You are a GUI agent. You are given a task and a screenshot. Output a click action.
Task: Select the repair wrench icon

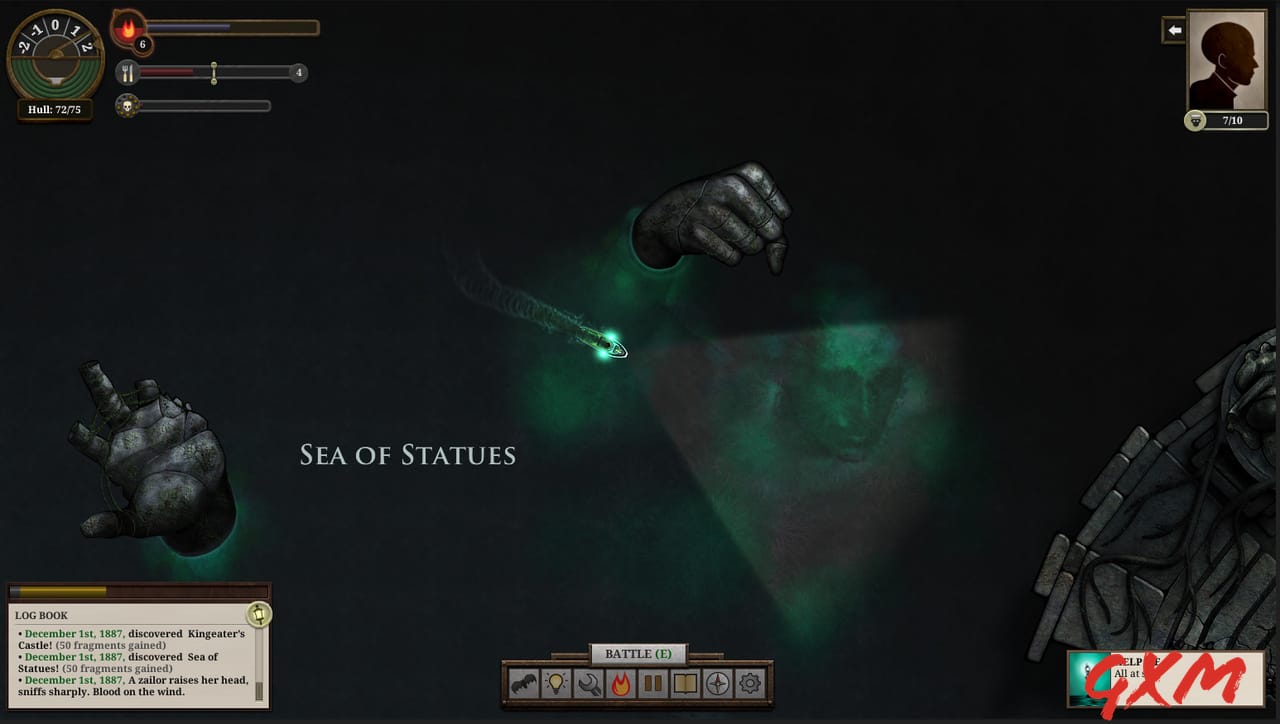point(589,684)
